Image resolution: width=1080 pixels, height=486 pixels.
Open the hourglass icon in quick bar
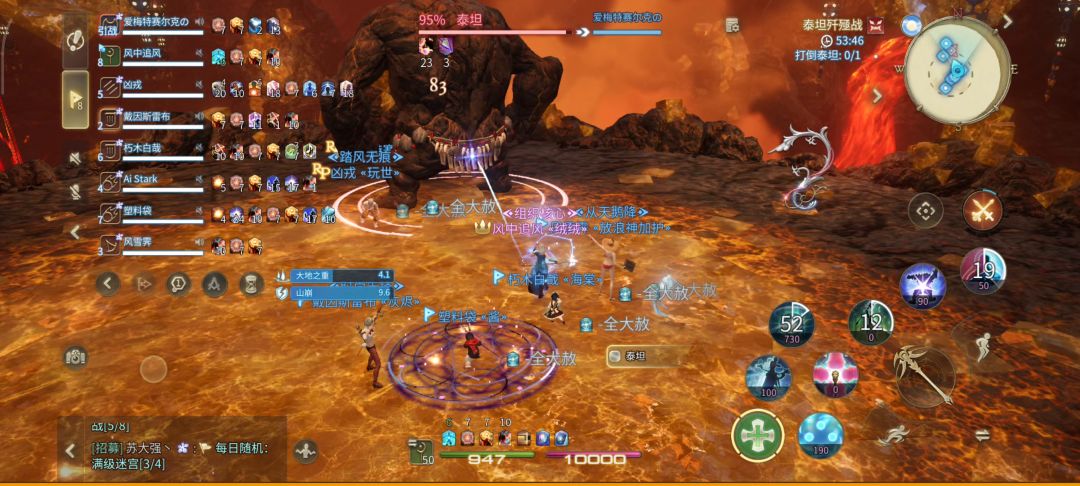point(251,284)
